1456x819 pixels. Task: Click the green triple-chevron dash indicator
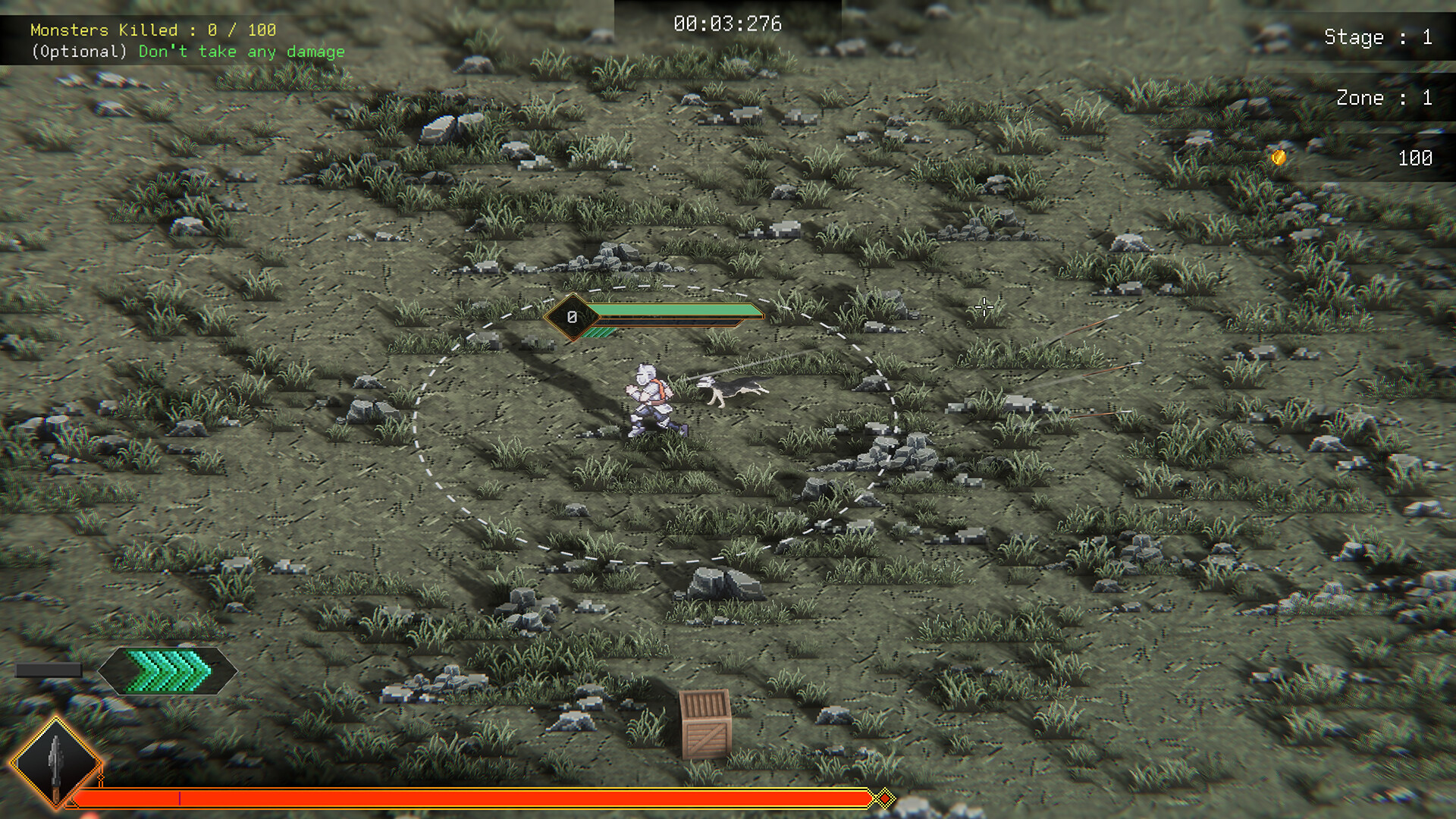(167, 670)
